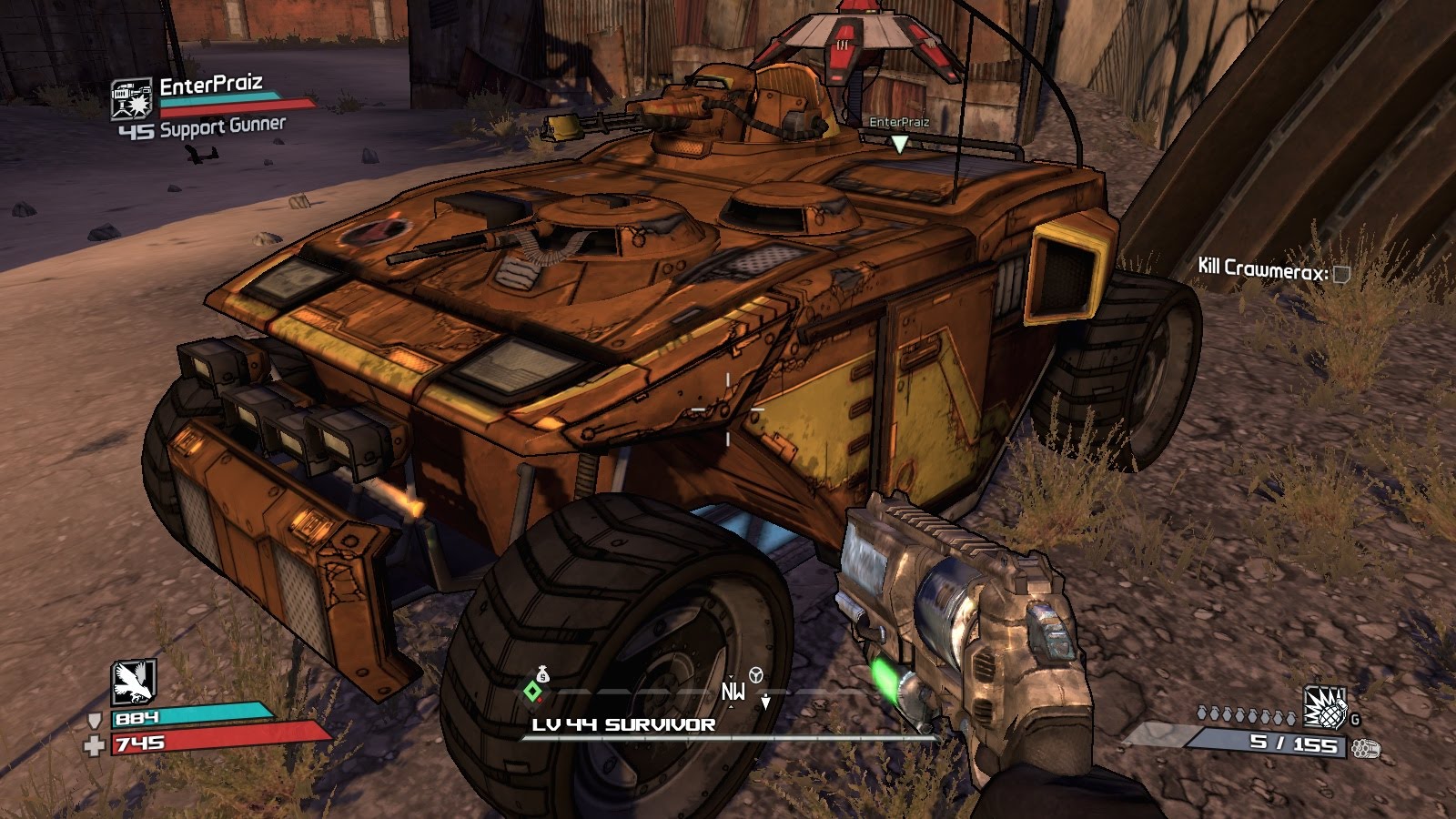Select EnterPraiz's Support Gunner class icon
The height and width of the screenshot is (819, 1456).
pyautogui.click(x=131, y=98)
